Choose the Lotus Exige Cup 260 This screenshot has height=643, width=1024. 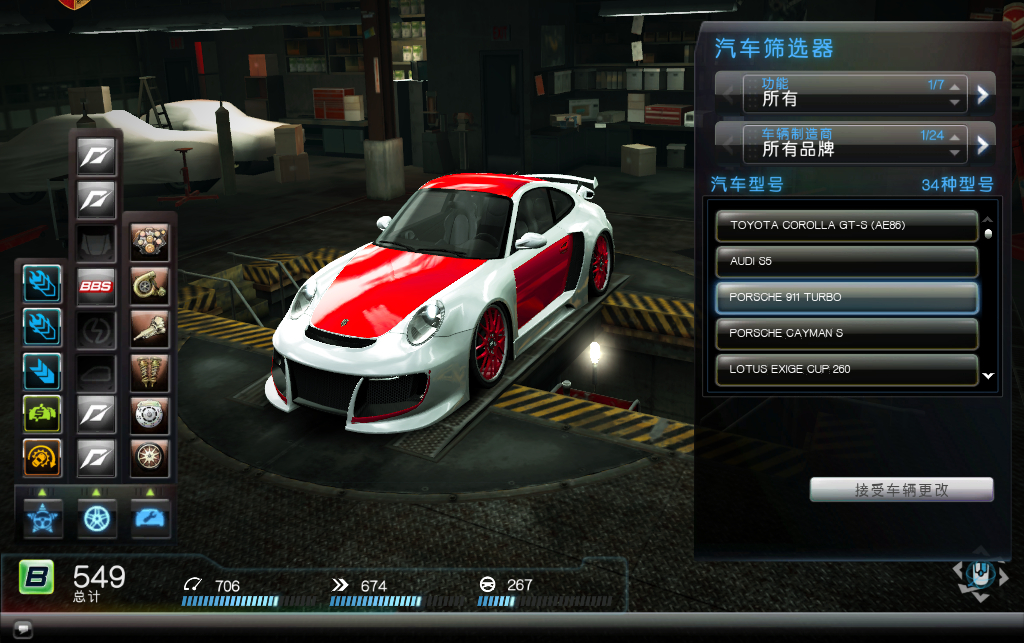[x=846, y=369]
